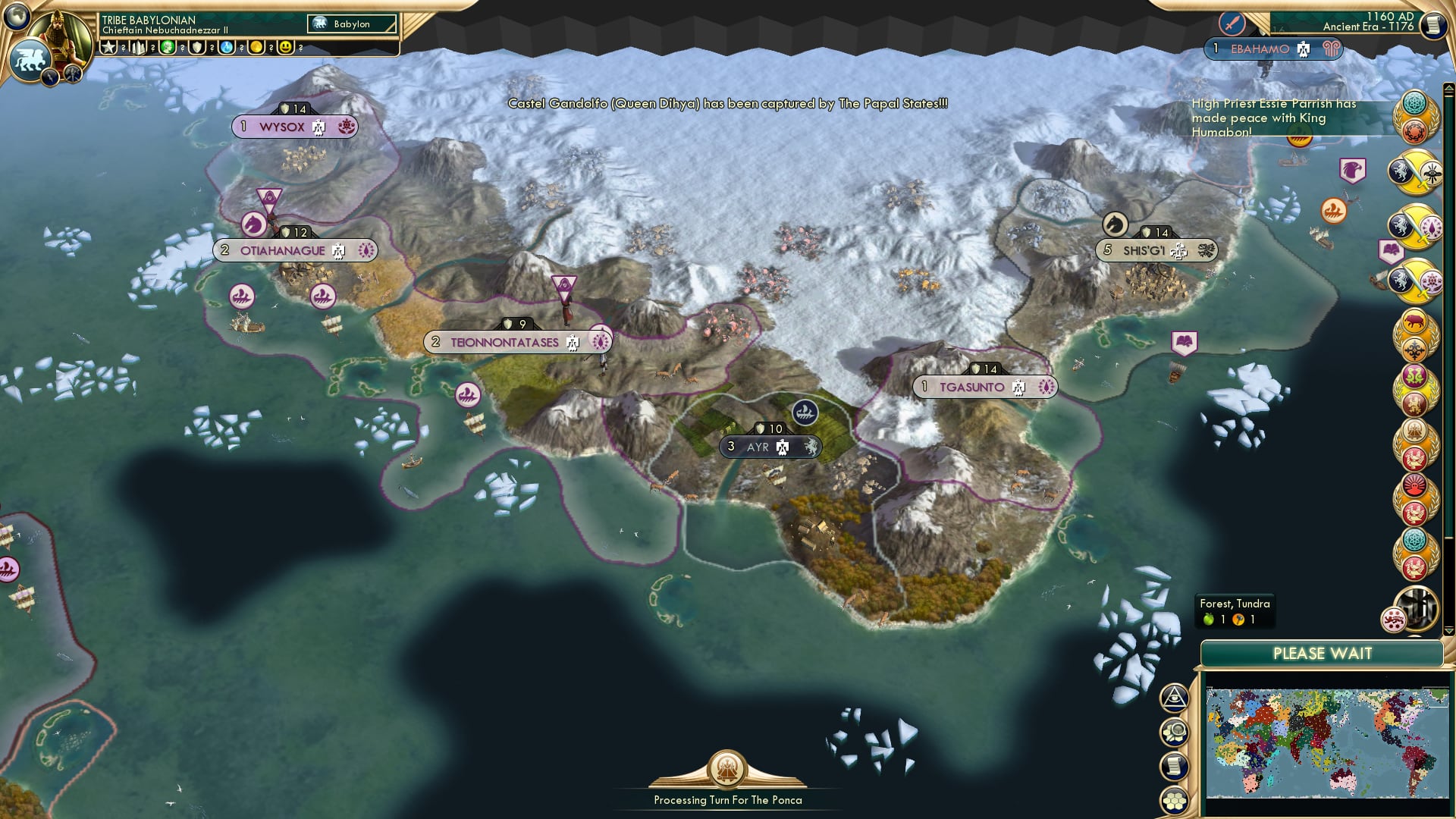This screenshot has width=1456, height=819.
Task: Click the score star icon in top bar
Action: (x=108, y=46)
